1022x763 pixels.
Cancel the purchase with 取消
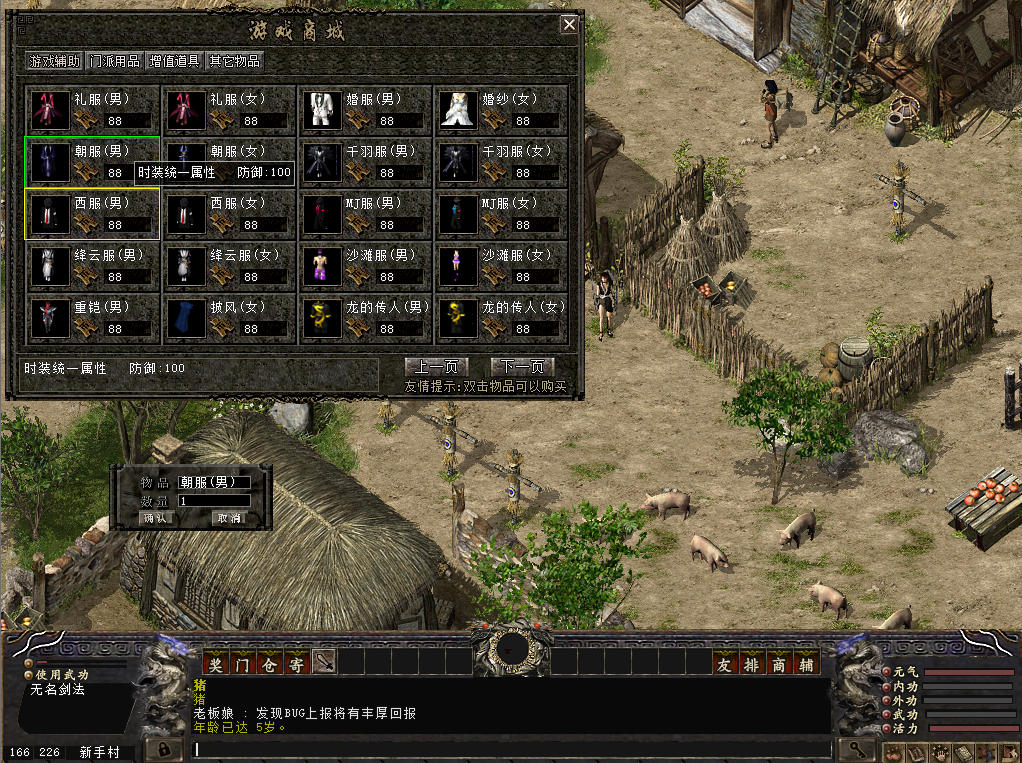click(x=229, y=519)
